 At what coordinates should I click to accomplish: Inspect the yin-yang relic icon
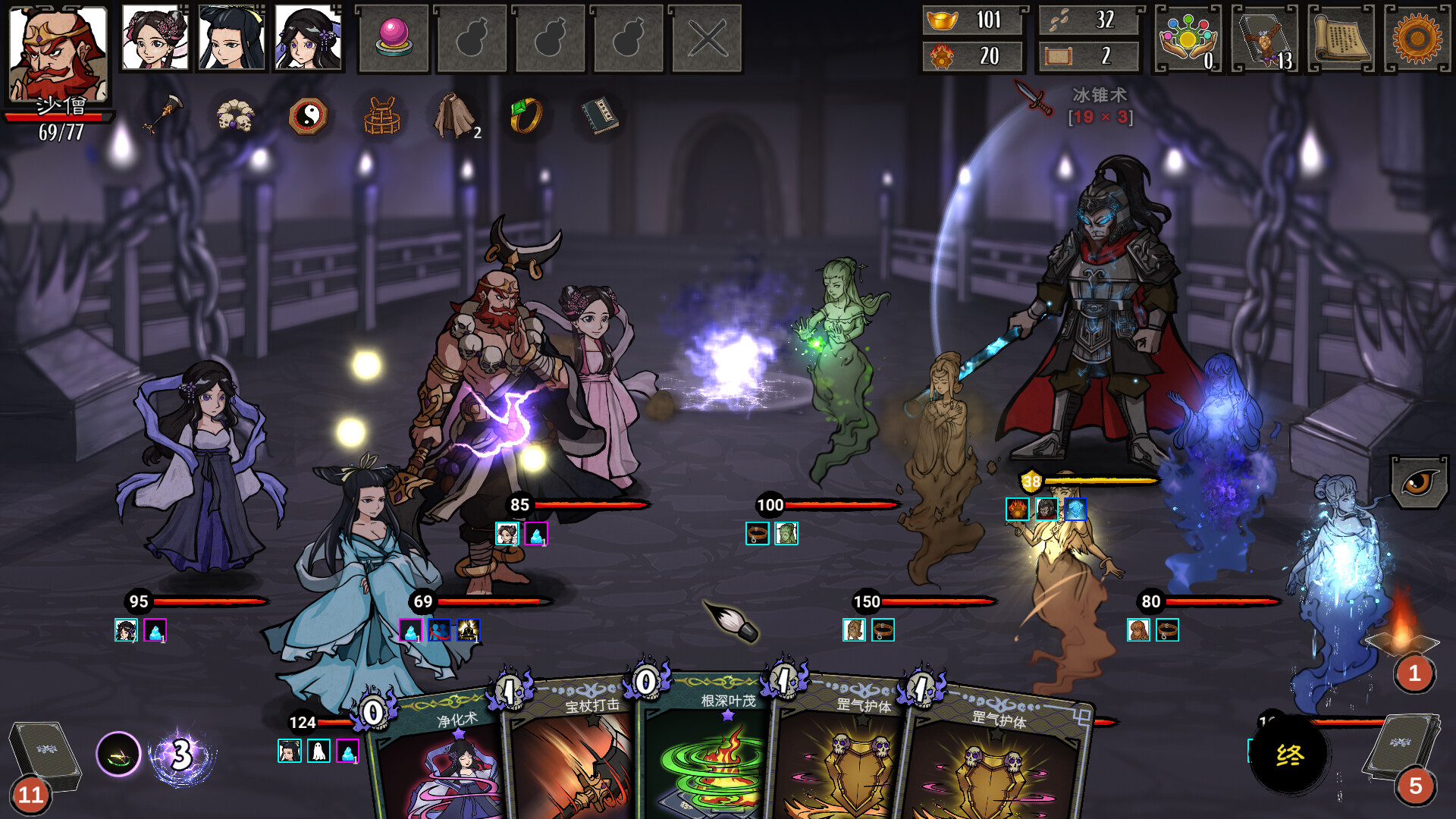(x=308, y=116)
